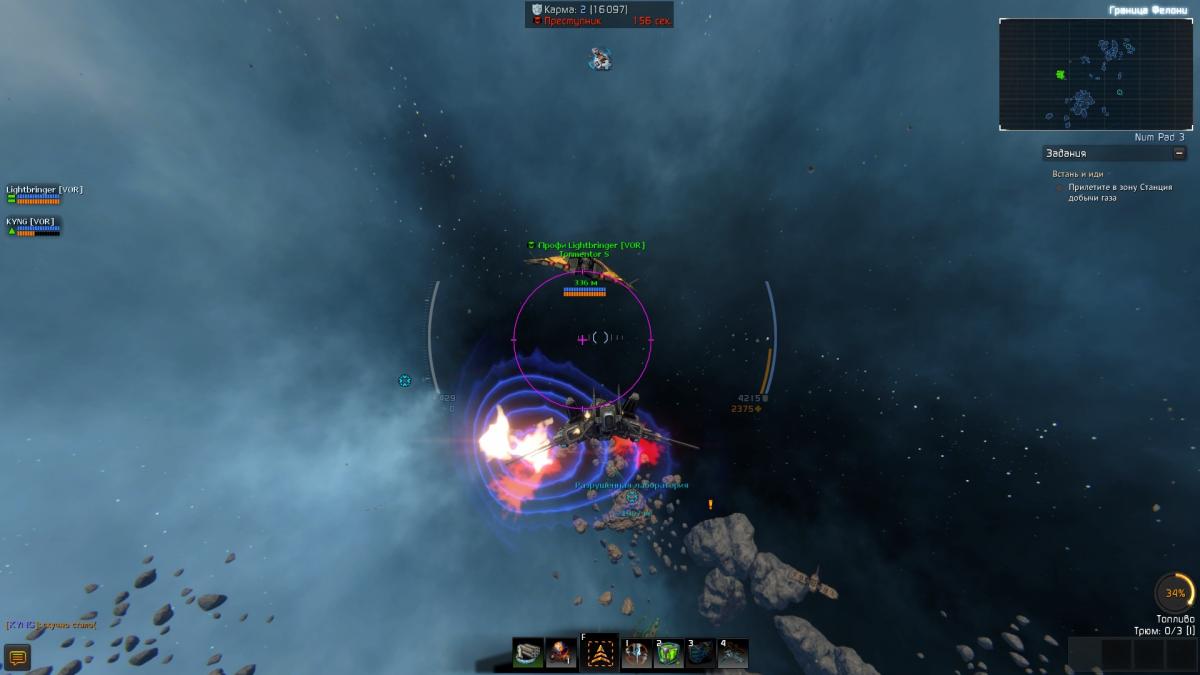Image resolution: width=1200 pixels, height=675 pixels.
Task: Click the Встань и иди quest entry
Action: [x=1077, y=174]
